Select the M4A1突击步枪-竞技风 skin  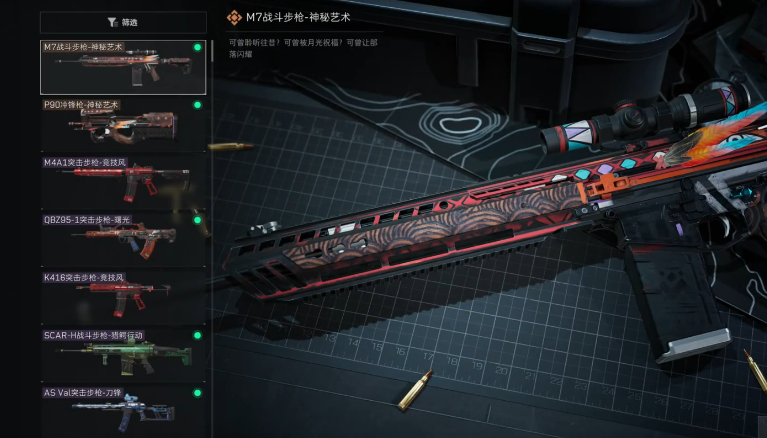click(123, 181)
